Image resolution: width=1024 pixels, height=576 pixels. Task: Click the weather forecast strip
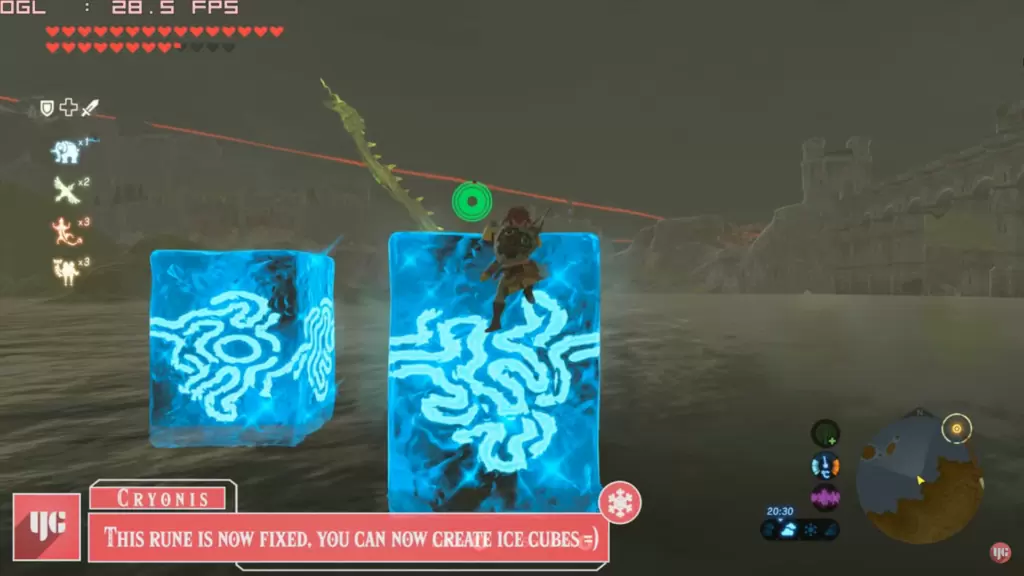click(x=800, y=529)
